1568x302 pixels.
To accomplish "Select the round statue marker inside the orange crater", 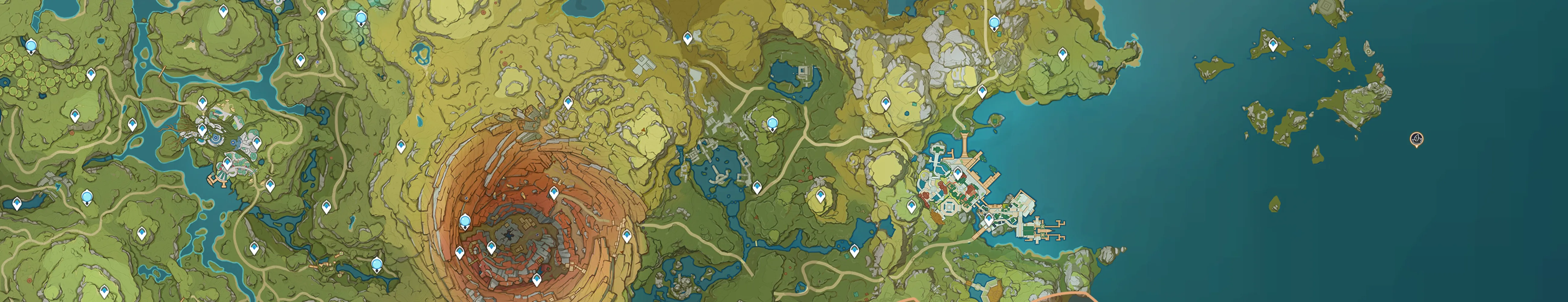I will pos(466,221).
